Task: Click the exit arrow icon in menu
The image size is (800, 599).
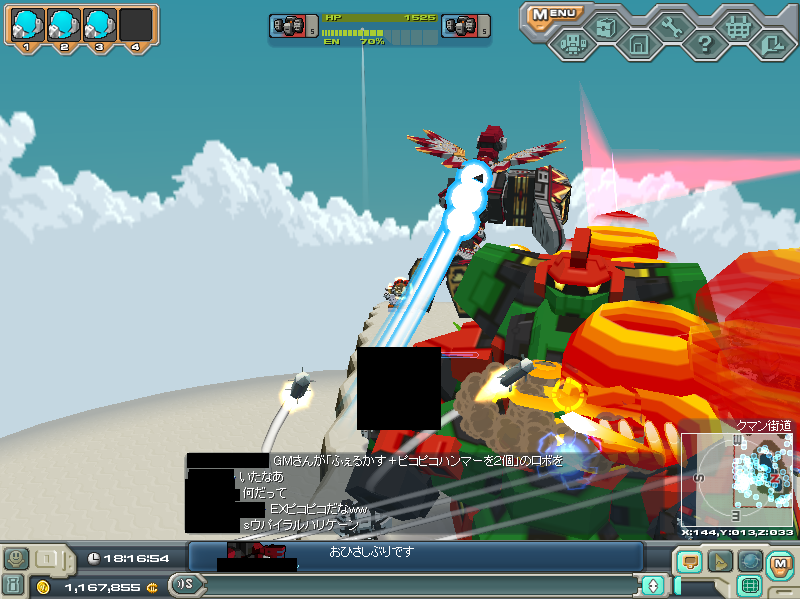Action: 771,43
